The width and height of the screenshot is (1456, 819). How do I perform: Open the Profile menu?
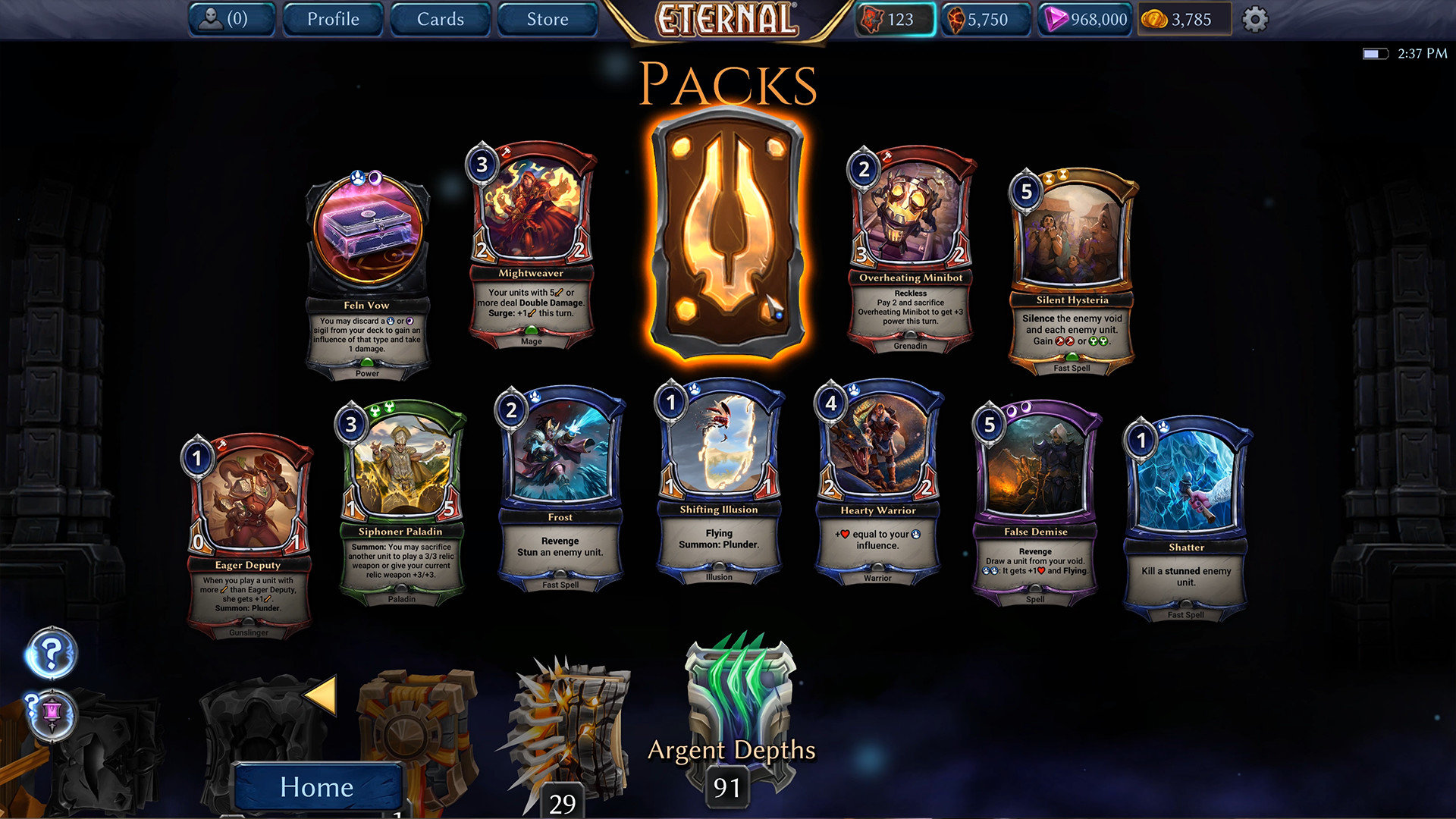coord(333,19)
